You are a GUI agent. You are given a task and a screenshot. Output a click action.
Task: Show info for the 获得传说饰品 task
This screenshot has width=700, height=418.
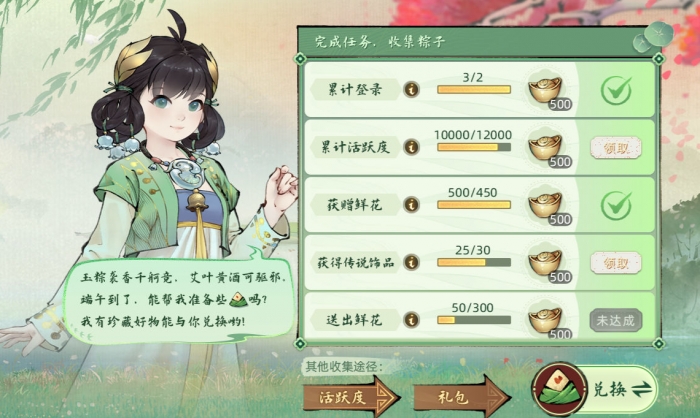[410, 263]
